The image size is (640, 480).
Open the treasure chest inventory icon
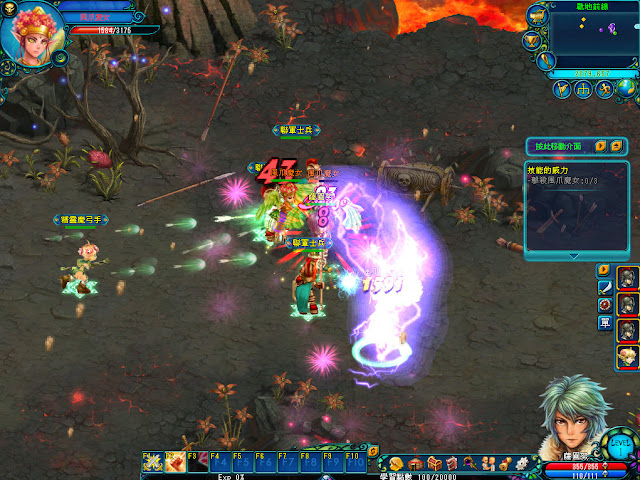(x=433, y=463)
